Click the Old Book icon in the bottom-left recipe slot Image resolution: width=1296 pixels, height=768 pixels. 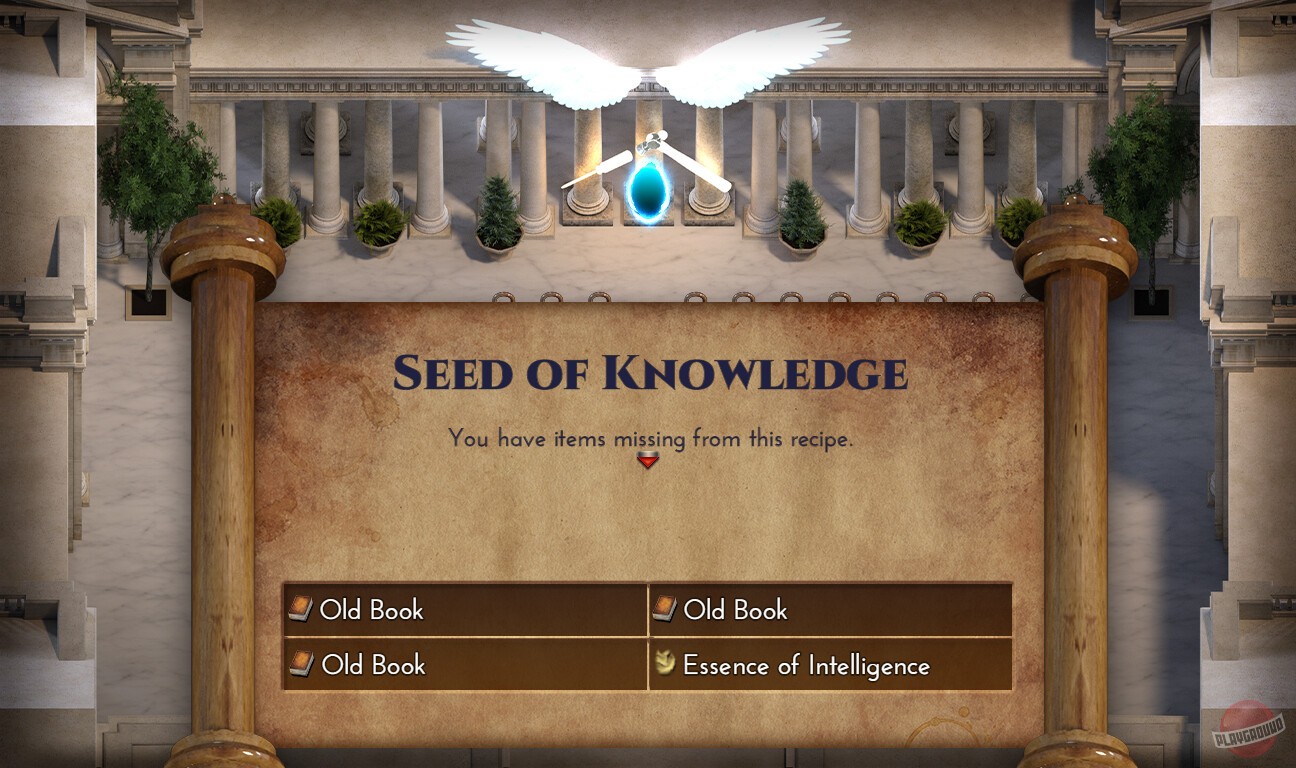click(x=303, y=664)
